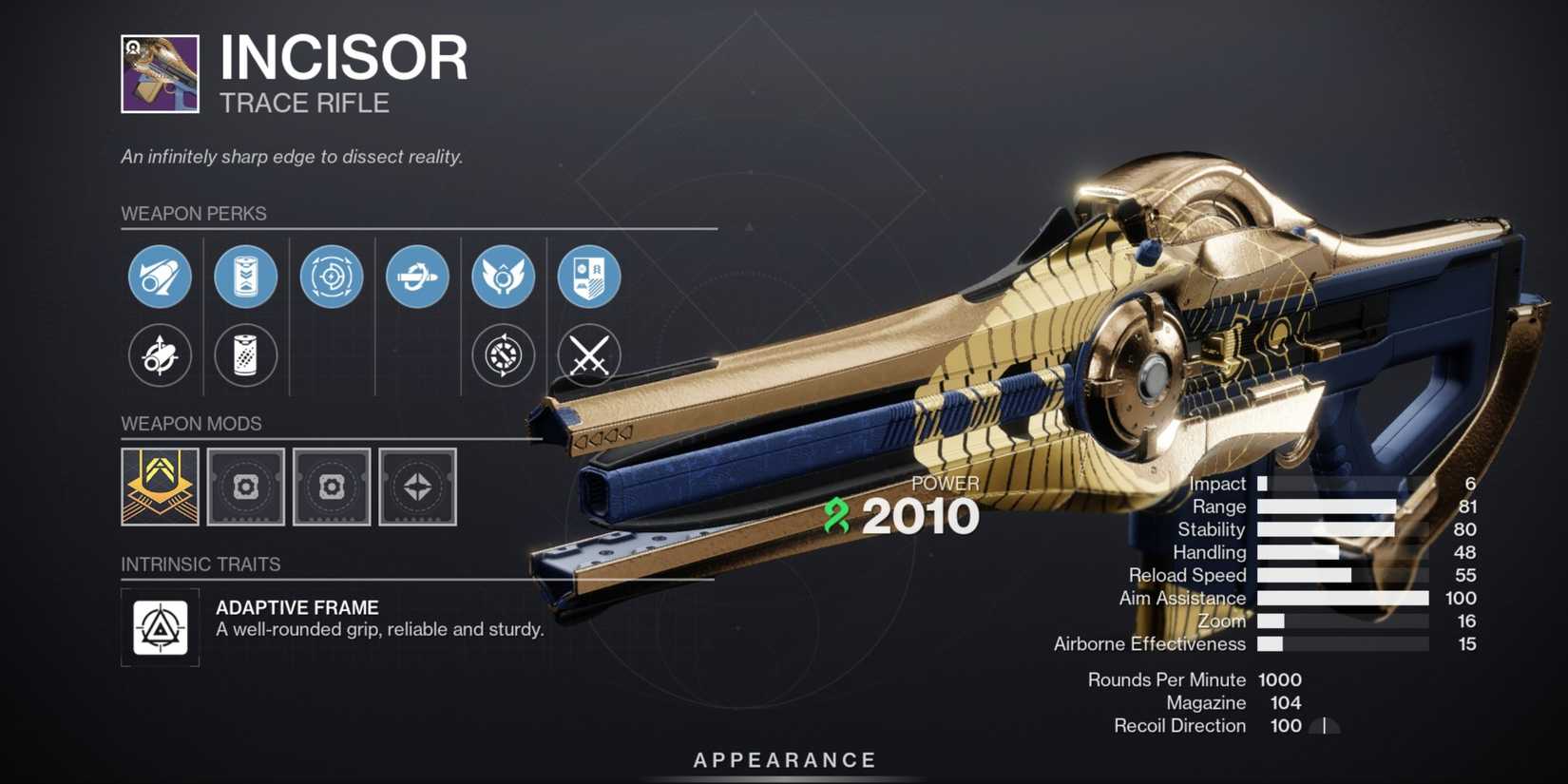Open the Appearance tab at the bottom
1568x784 pixels.
(783, 759)
